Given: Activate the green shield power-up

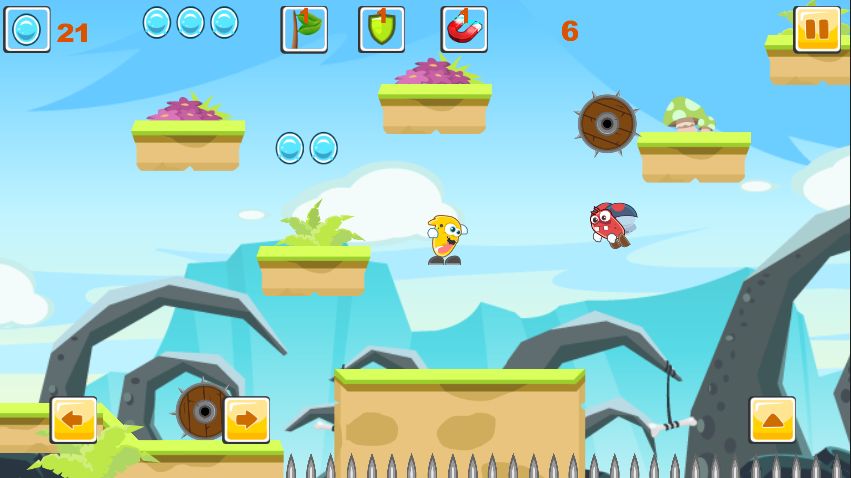Looking at the screenshot, I should point(382,29).
